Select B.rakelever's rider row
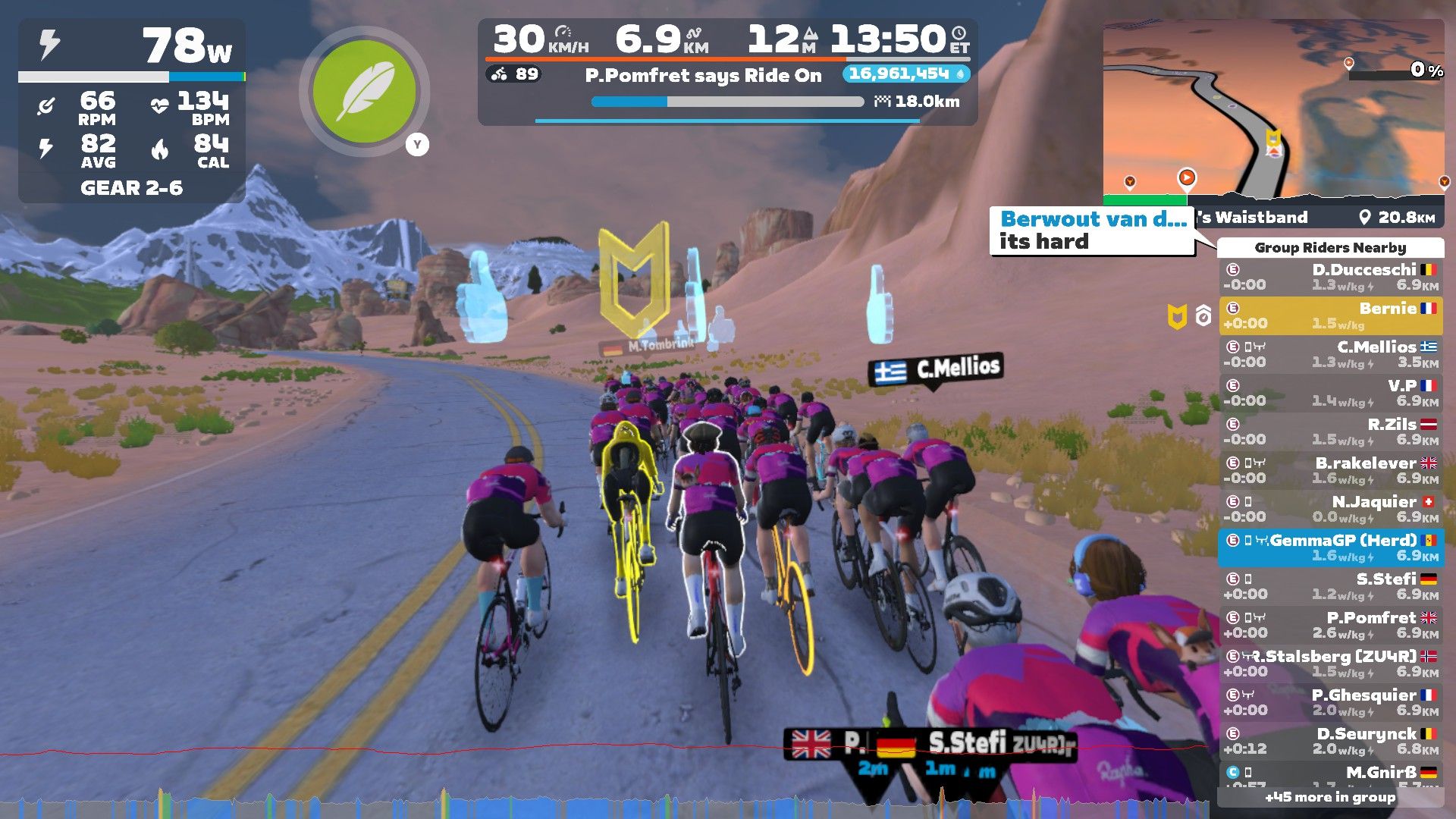The width and height of the screenshot is (1456, 819). pos(1331,470)
